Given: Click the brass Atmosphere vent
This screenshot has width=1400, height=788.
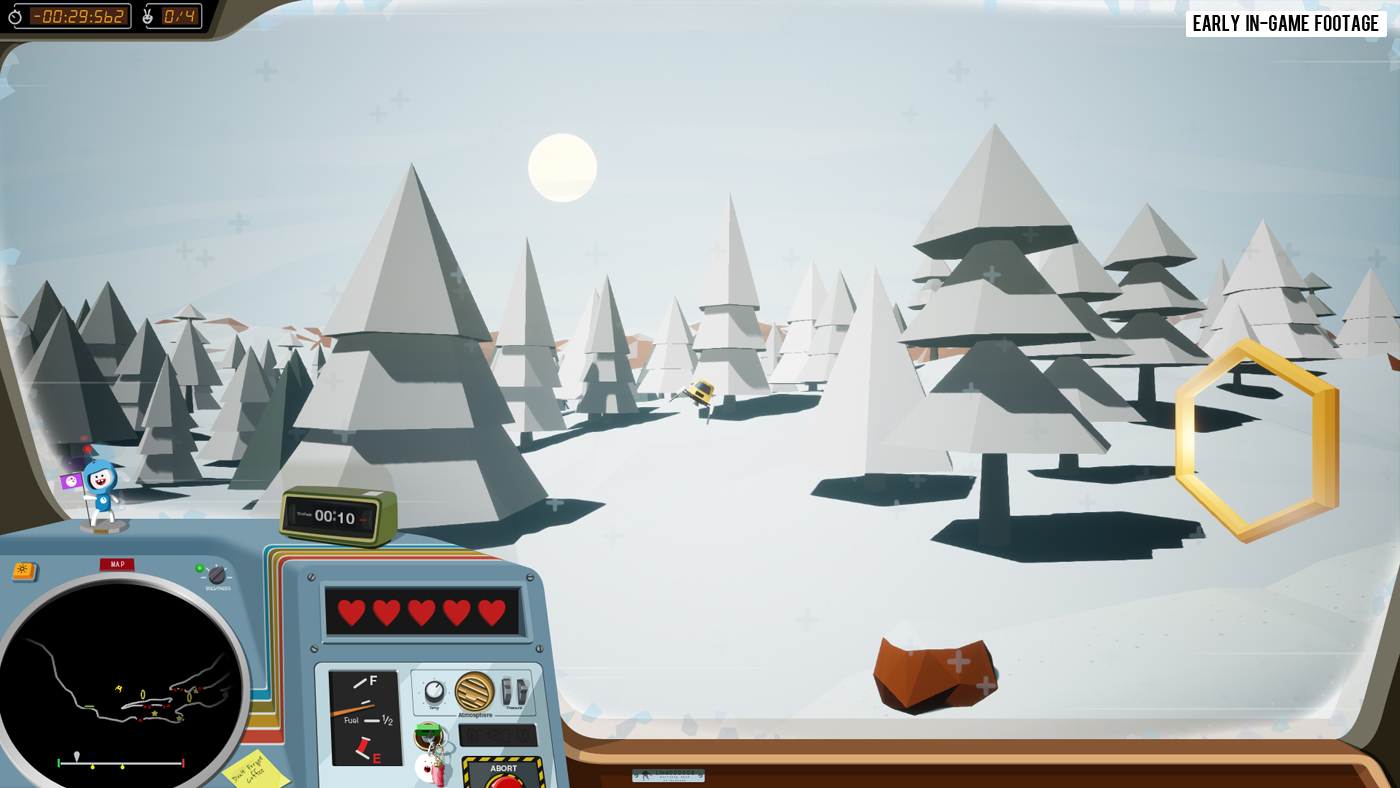Looking at the screenshot, I should click(474, 691).
